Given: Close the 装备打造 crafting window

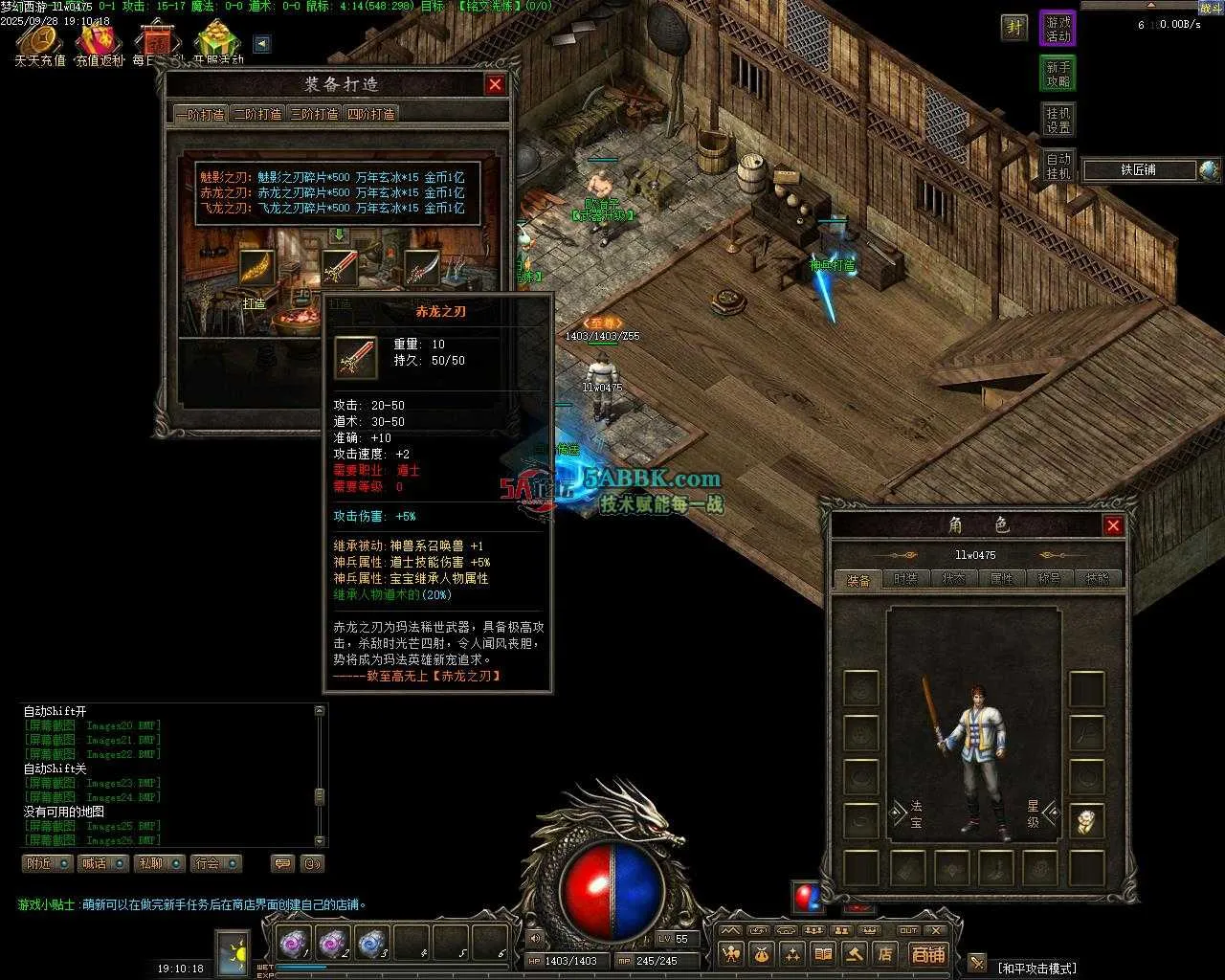Looking at the screenshot, I should pos(495,84).
